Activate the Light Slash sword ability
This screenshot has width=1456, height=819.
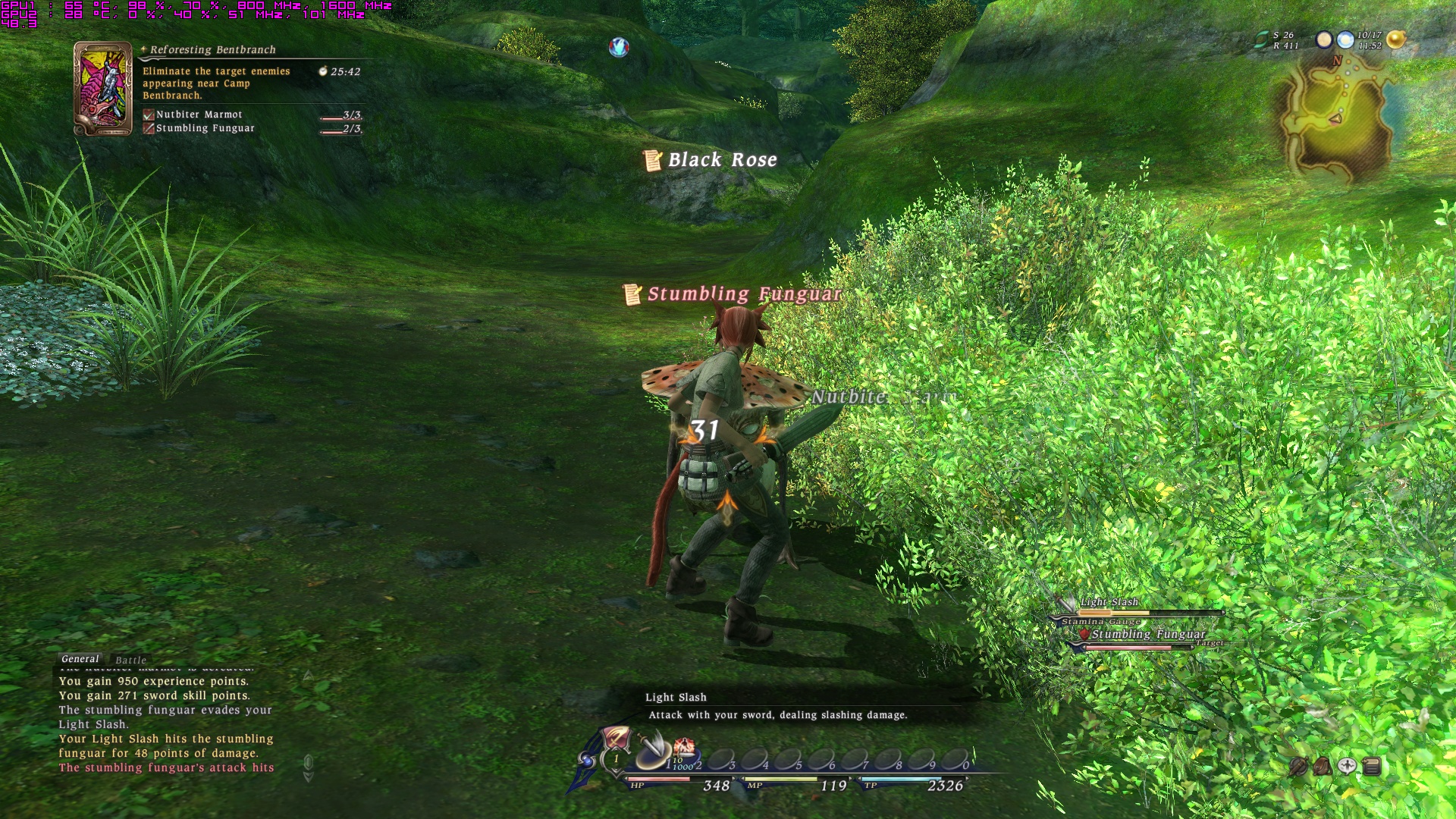pyautogui.click(x=651, y=749)
